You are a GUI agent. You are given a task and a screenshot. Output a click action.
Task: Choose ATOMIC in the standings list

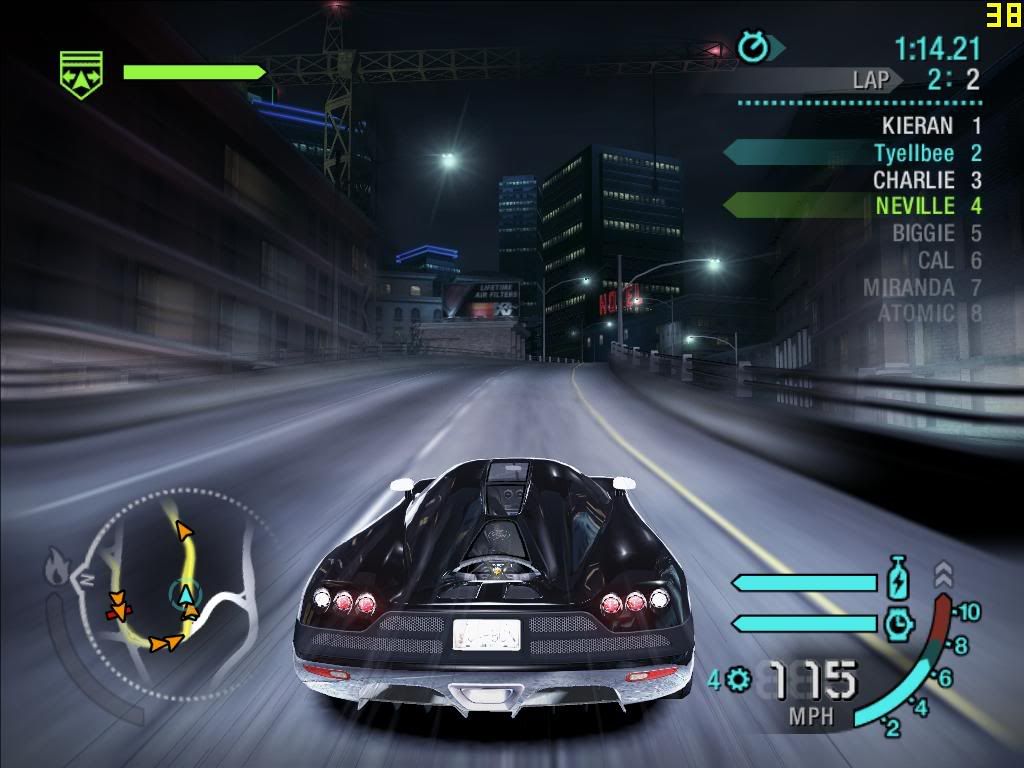tap(915, 313)
